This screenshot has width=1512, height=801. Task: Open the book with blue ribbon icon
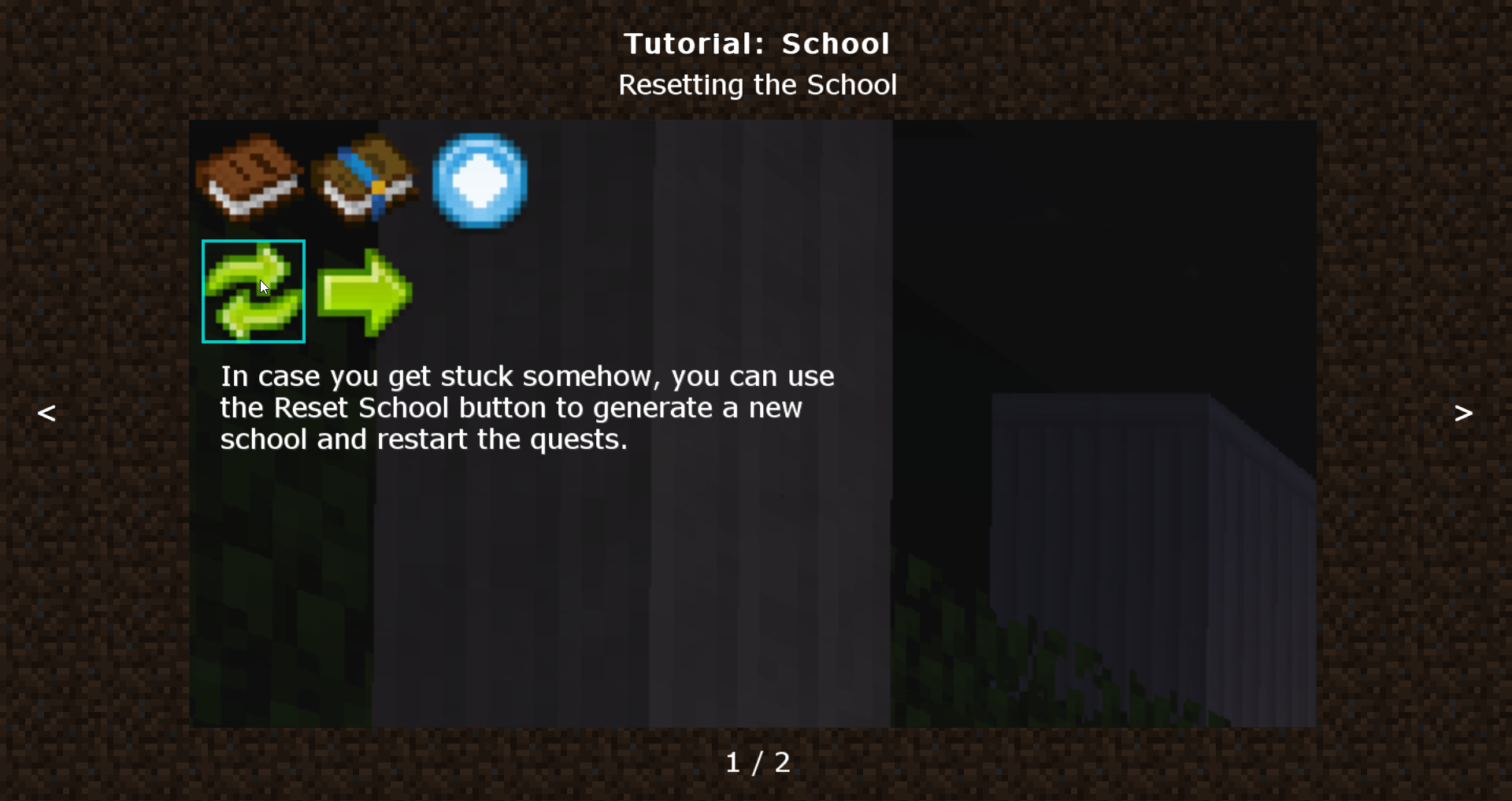pos(365,178)
